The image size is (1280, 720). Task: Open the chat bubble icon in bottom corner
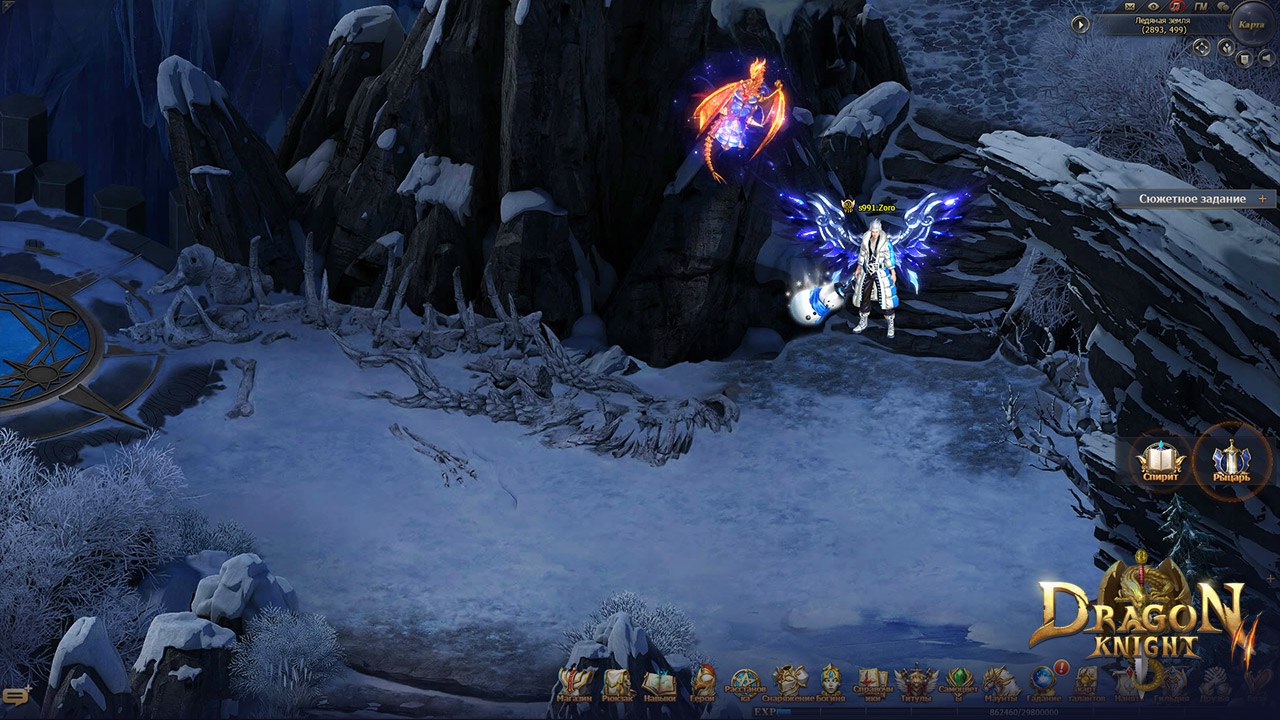(x=17, y=697)
